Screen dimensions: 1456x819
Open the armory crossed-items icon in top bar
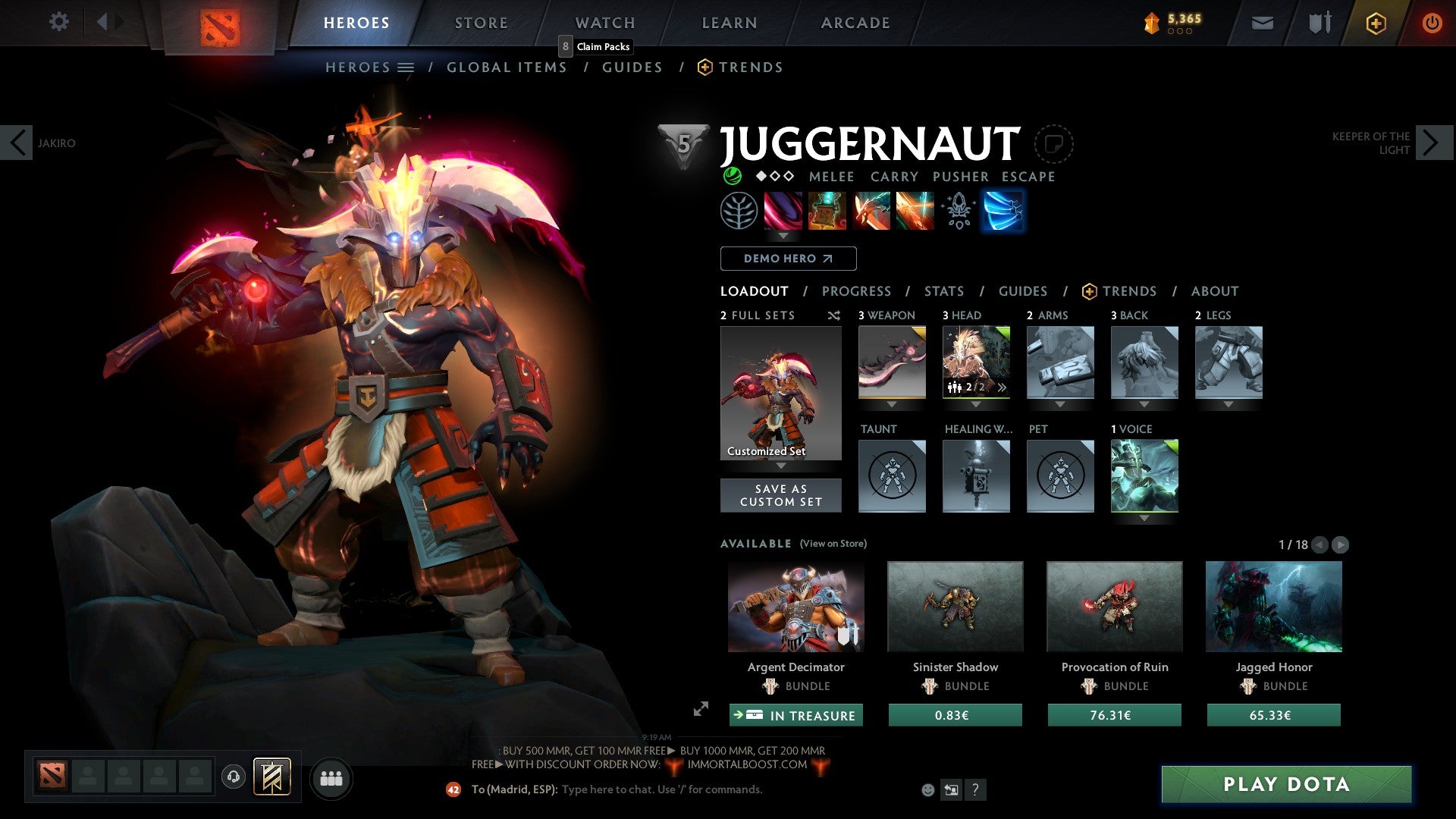click(1318, 23)
